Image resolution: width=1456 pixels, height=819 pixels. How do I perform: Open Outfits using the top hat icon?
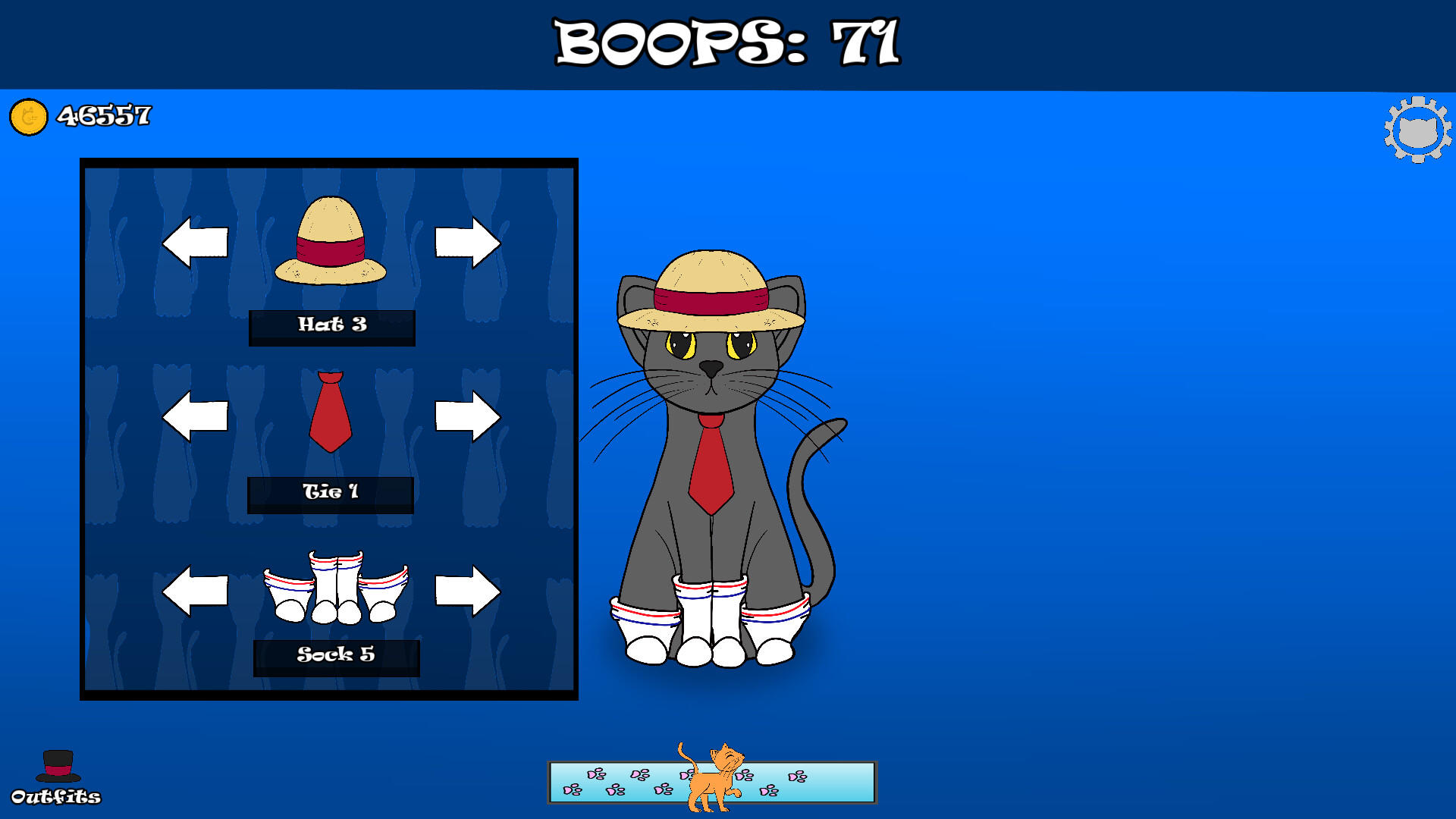pos(58,766)
